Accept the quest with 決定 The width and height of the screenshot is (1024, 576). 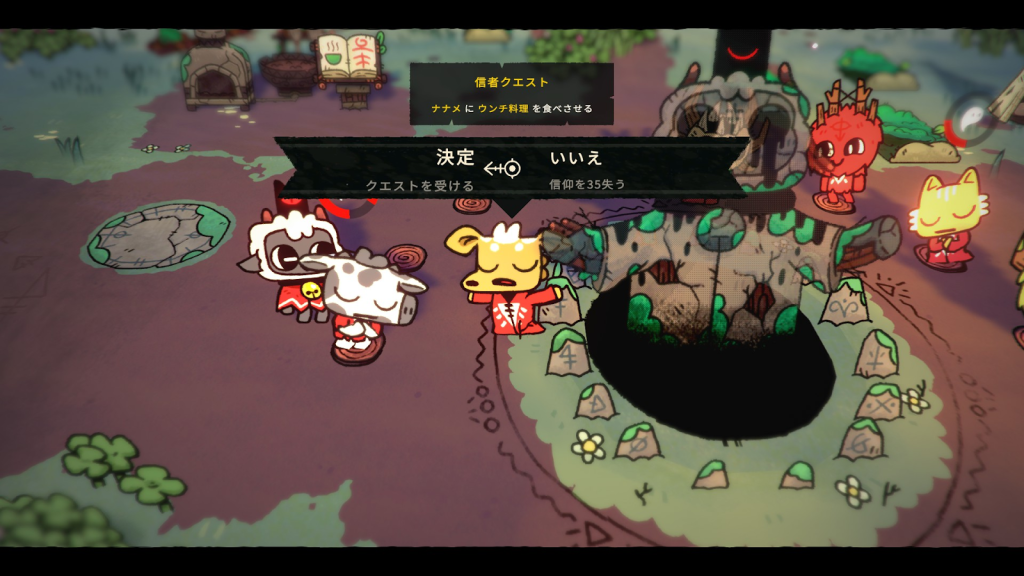click(454, 158)
